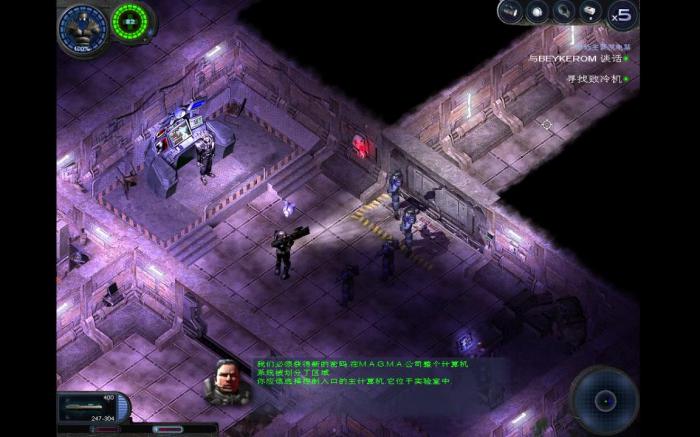
Task: Select the flashlight item icon
Action: (x=510, y=13)
